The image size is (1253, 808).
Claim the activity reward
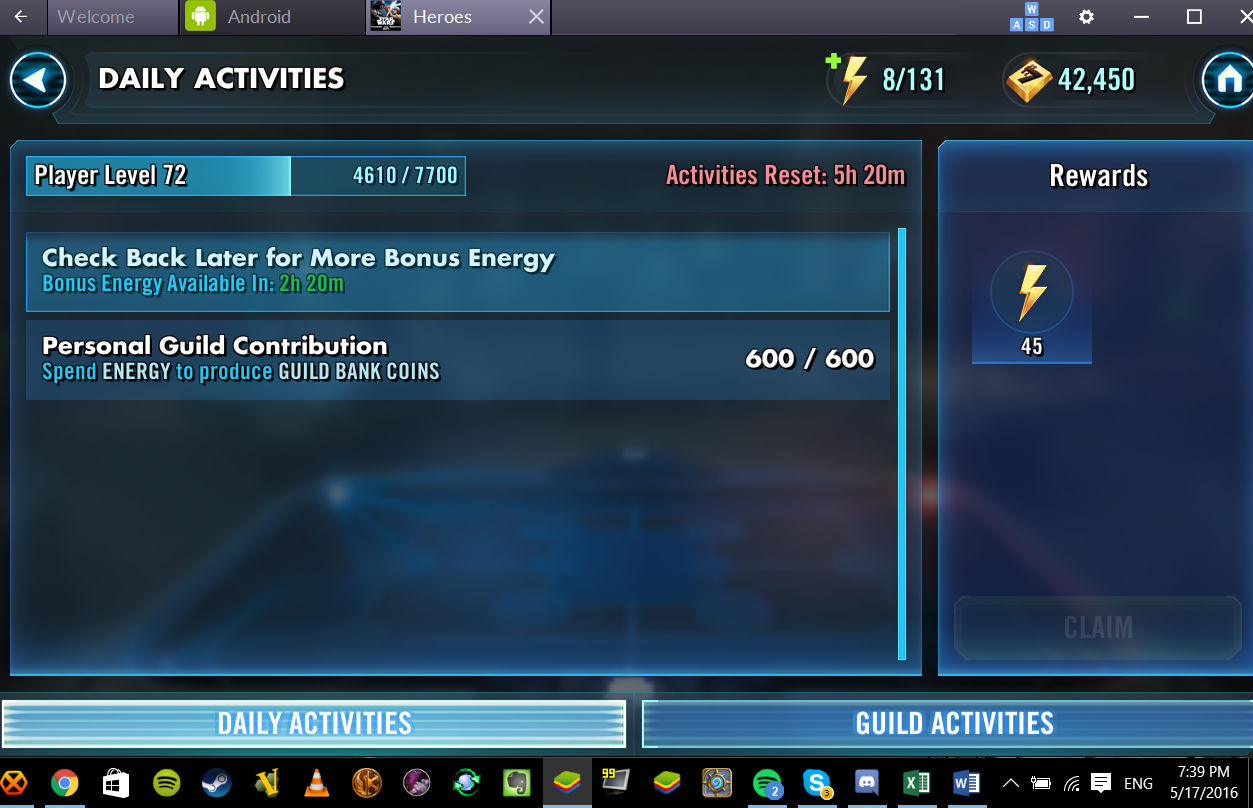click(1097, 627)
